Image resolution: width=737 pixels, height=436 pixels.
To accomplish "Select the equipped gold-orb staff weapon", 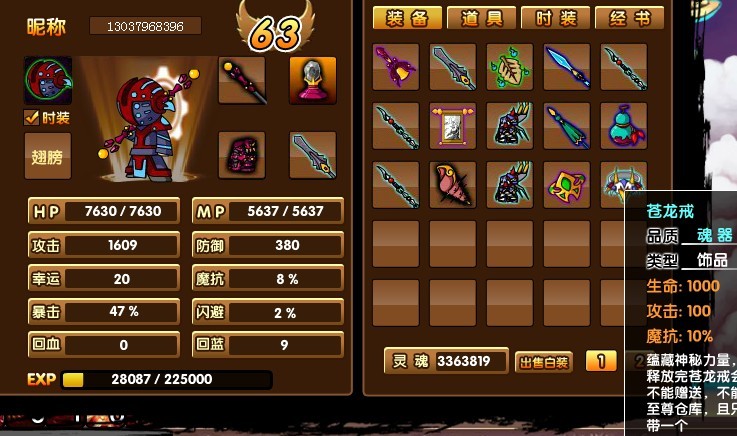I will coord(242,81).
